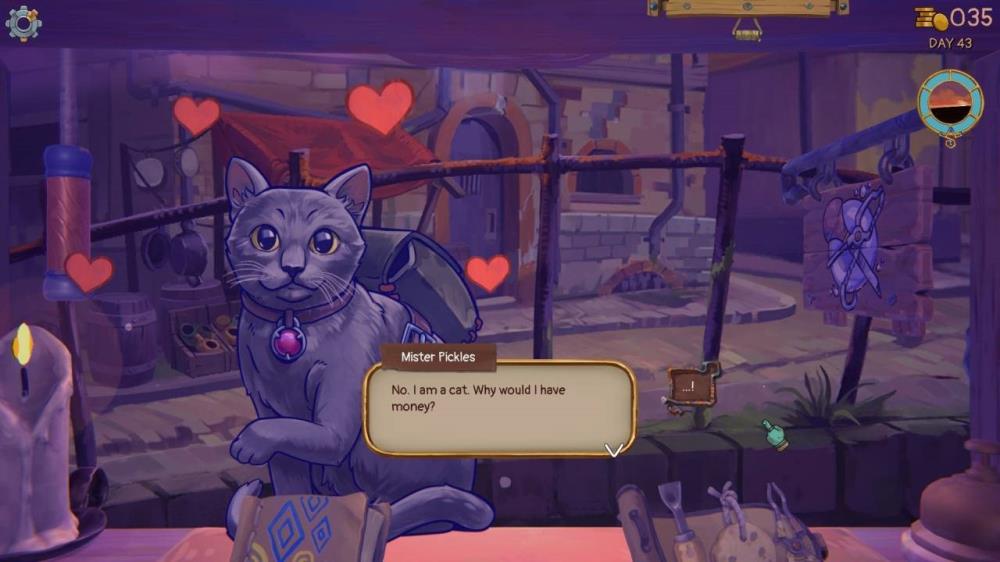Pull the handle under the wooden top panel
The image size is (1000, 562).
(x=747, y=30)
